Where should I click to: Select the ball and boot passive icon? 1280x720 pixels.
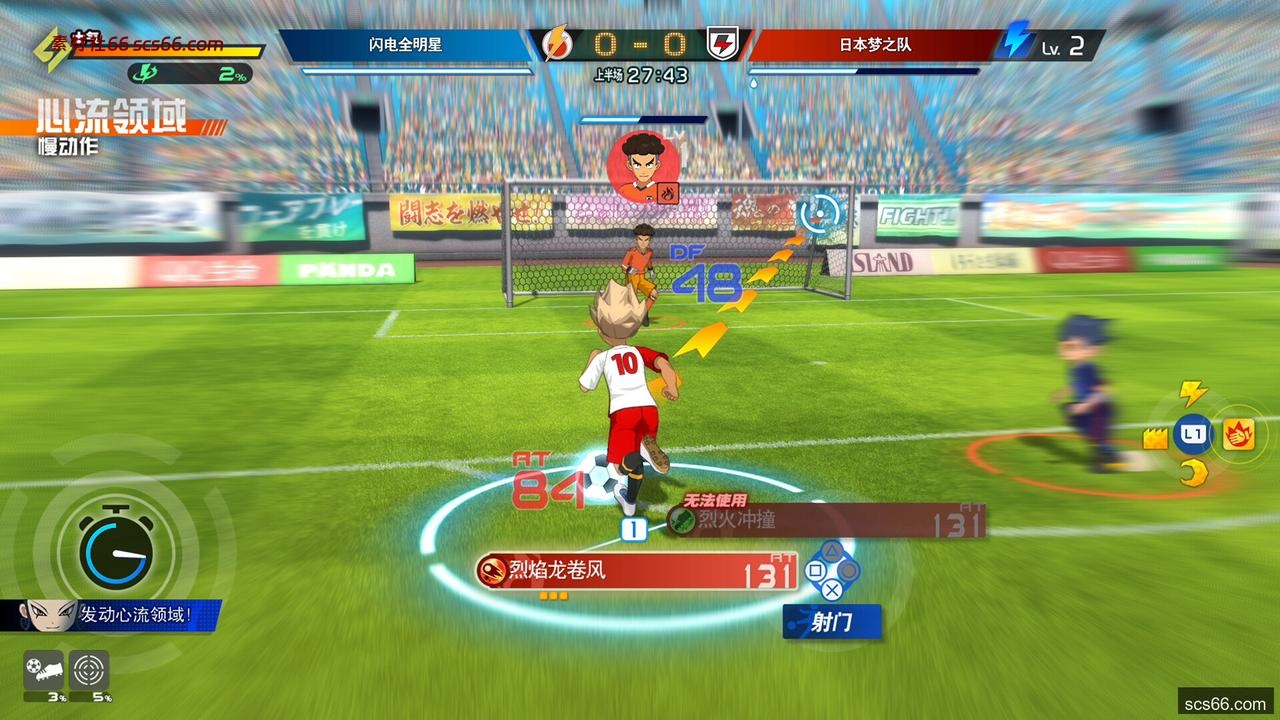(x=43, y=670)
